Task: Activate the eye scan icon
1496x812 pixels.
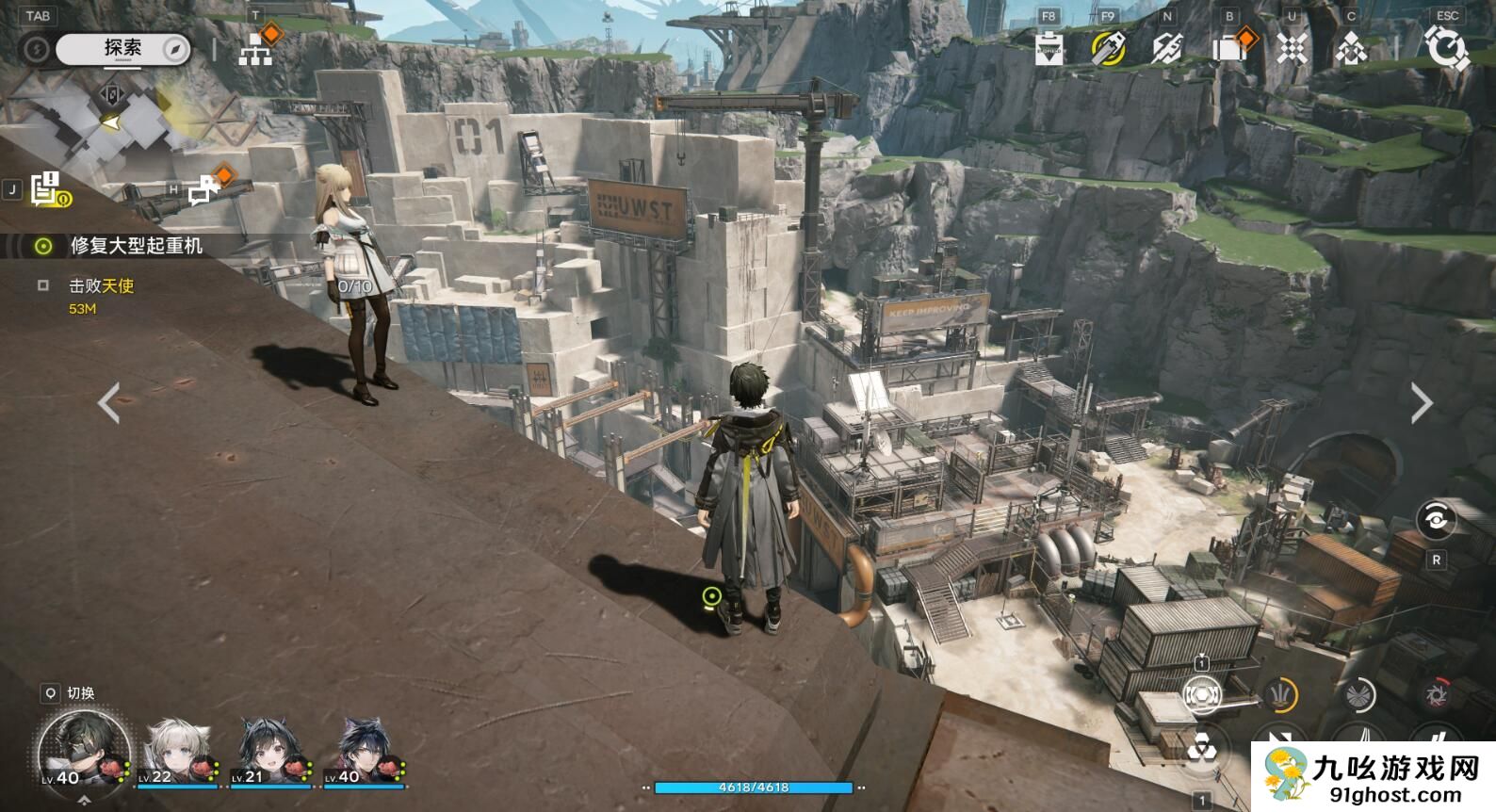Action: (1436, 519)
